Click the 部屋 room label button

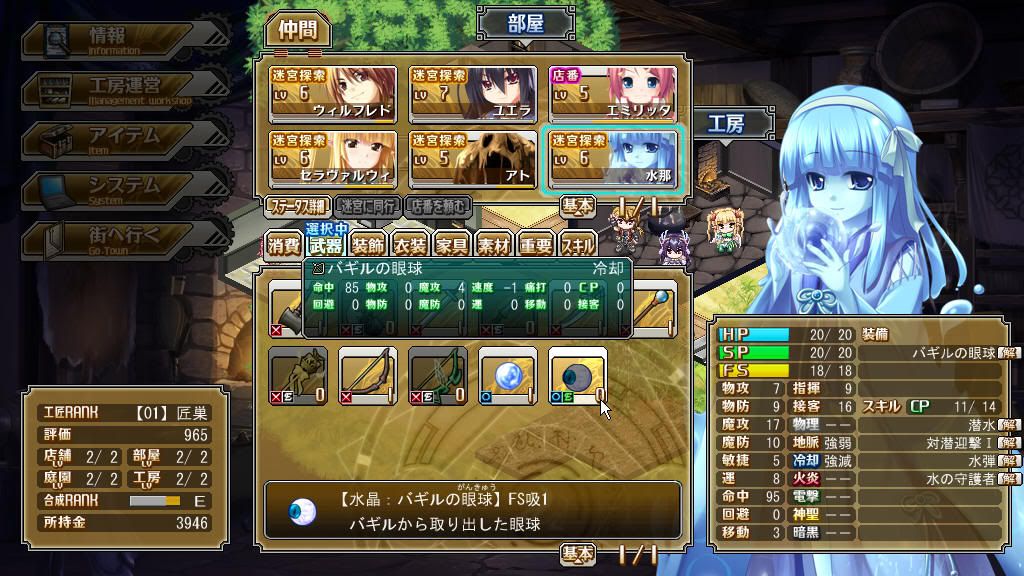[x=526, y=23]
